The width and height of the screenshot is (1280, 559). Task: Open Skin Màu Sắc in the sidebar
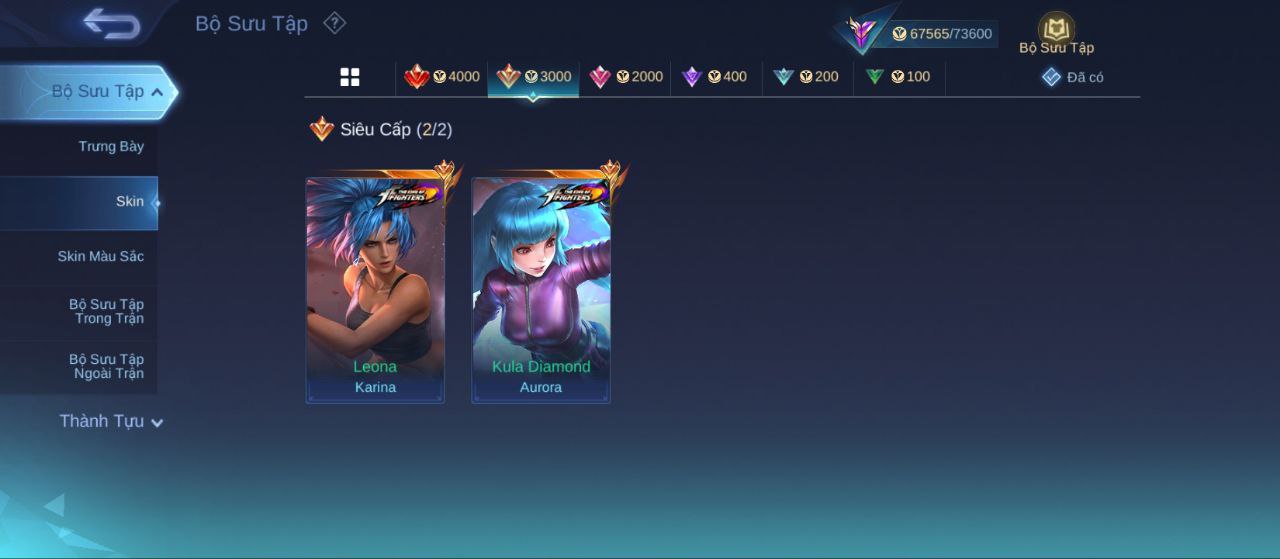tap(100, 257)
